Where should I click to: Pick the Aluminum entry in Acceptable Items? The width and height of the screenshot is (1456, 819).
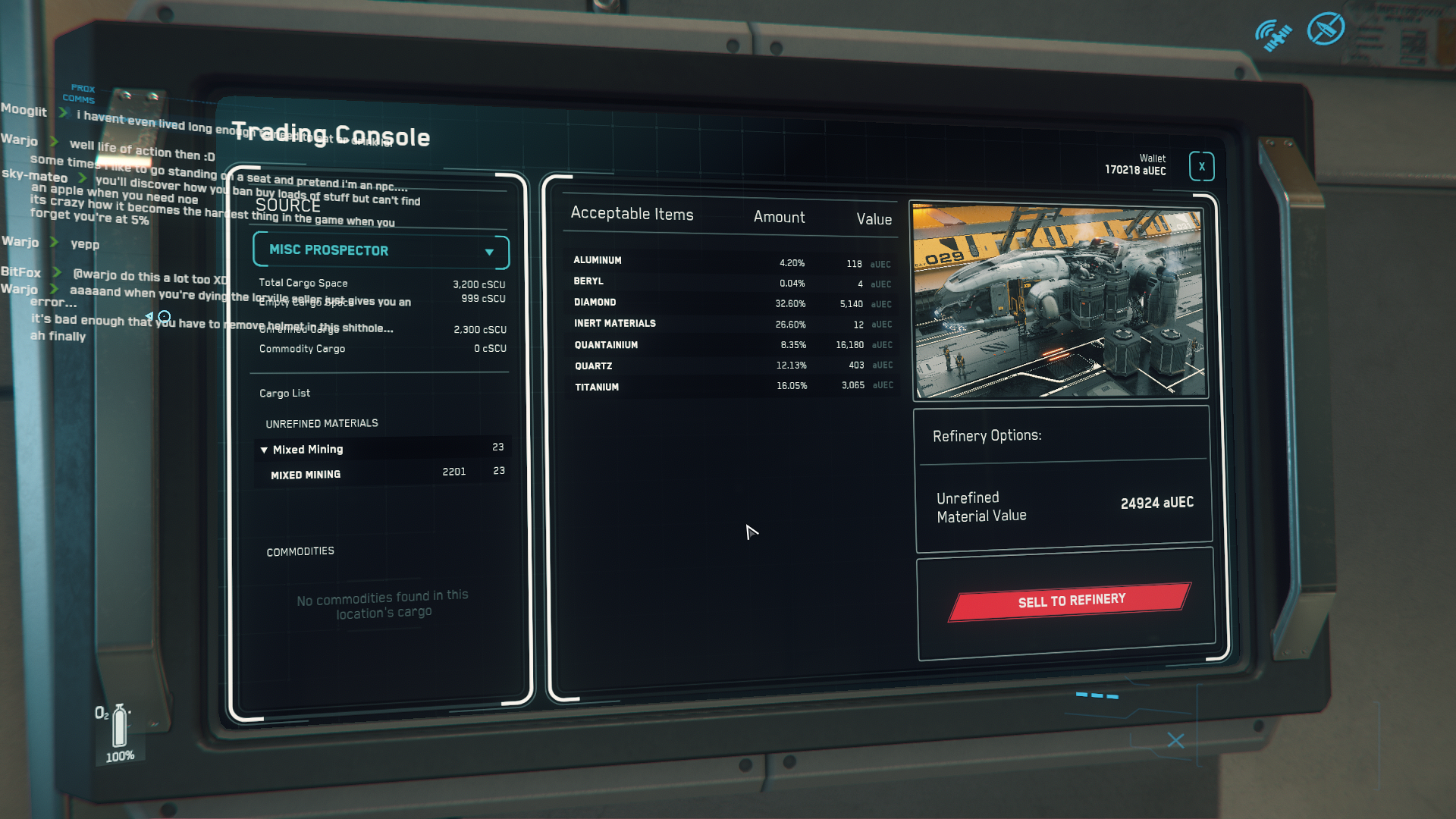pyautogui.click(x=732, y=262)
